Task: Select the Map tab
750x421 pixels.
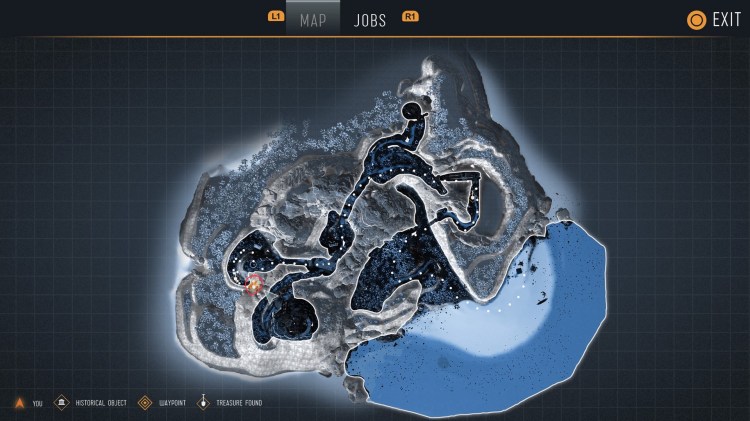Action: [313, 20]
